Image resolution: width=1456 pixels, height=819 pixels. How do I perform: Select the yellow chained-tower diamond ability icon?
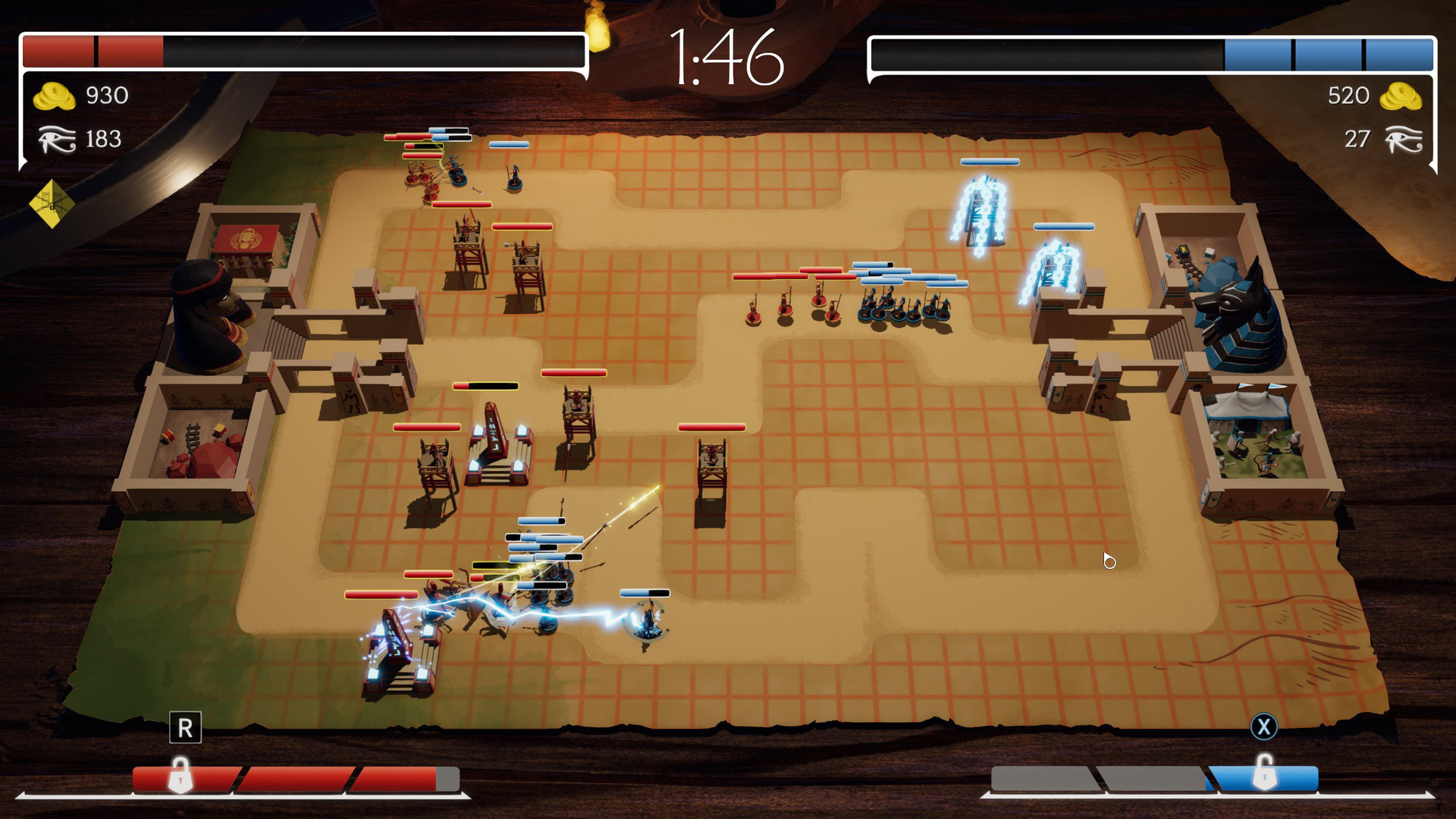[53, 201]
